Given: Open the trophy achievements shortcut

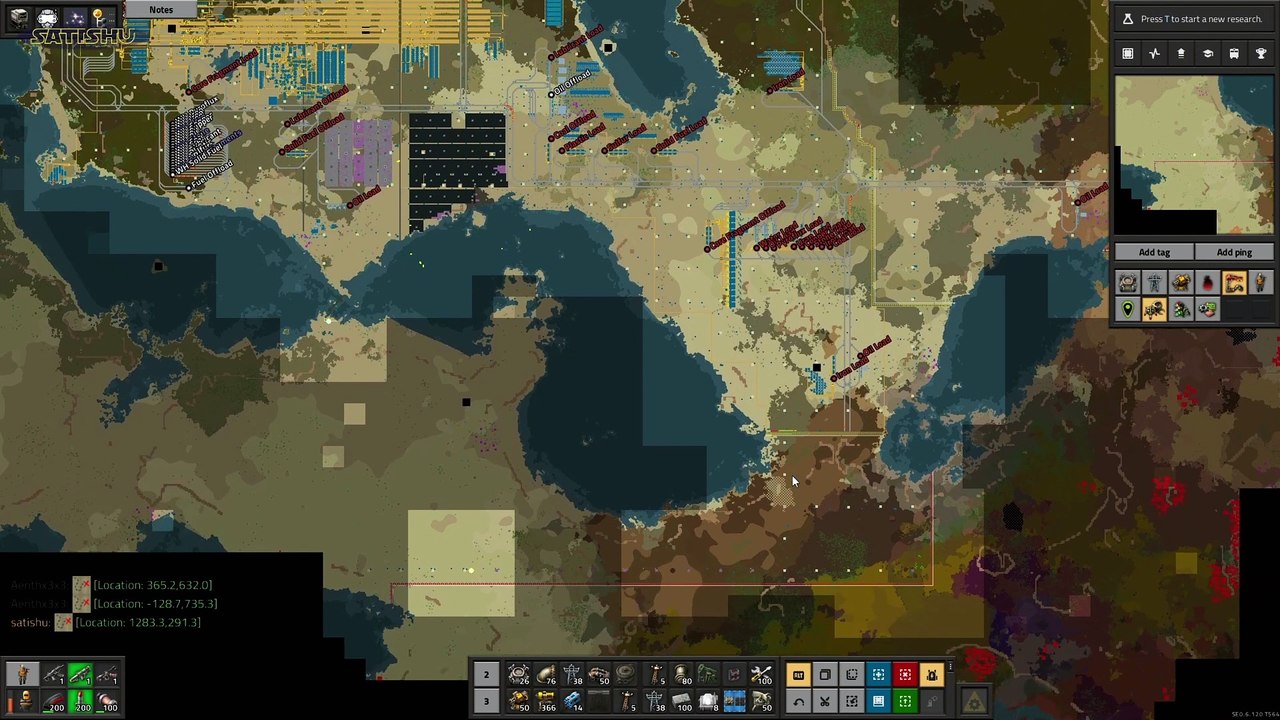Looking at the screenshot, I should point(1260,54).
